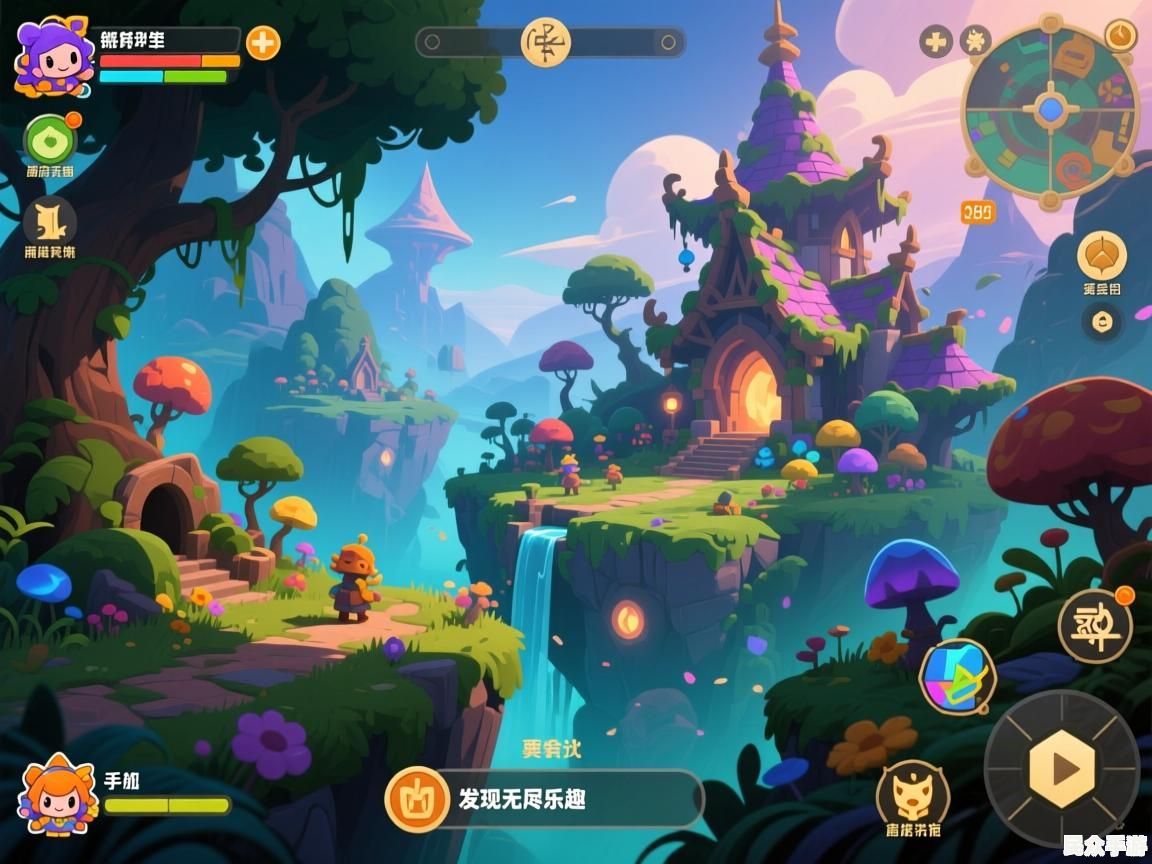Open the rune glyph button with orange dot
This screenshot has width=1152, height=864.
point(1095,626)
